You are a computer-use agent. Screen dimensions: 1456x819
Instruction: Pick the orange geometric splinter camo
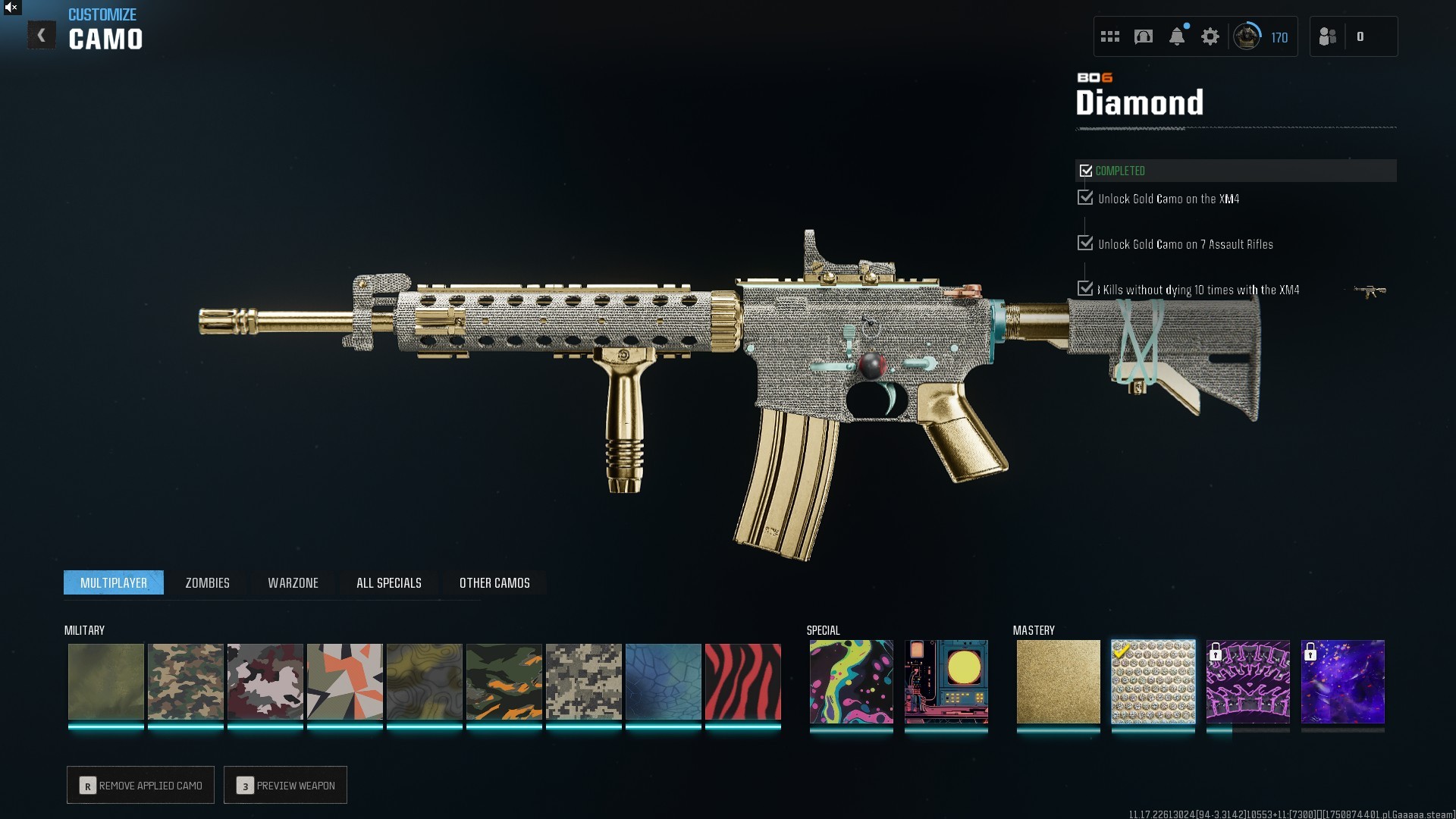[x=344, y=681]
